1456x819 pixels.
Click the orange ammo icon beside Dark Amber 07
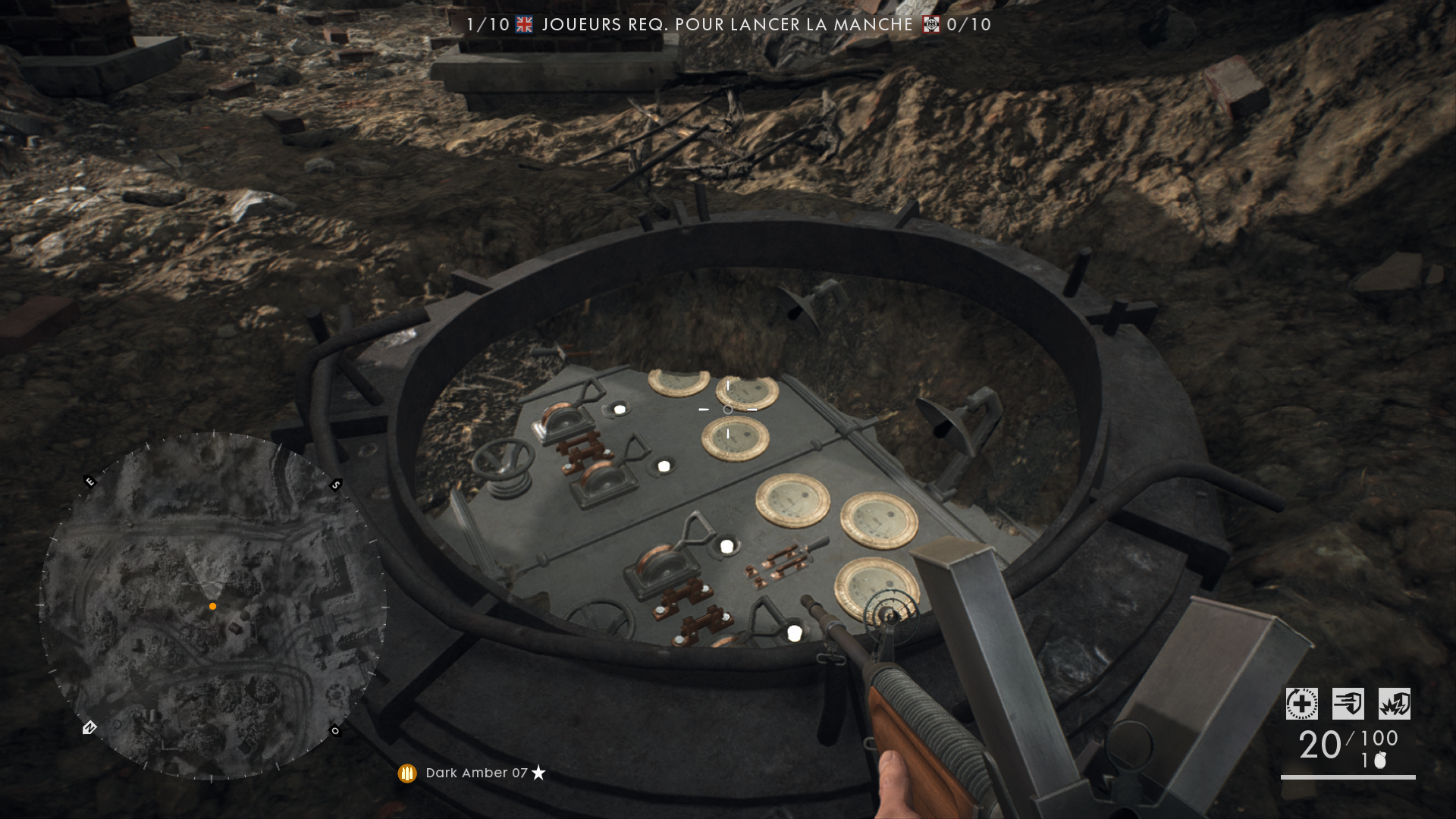tap(407, 773)
